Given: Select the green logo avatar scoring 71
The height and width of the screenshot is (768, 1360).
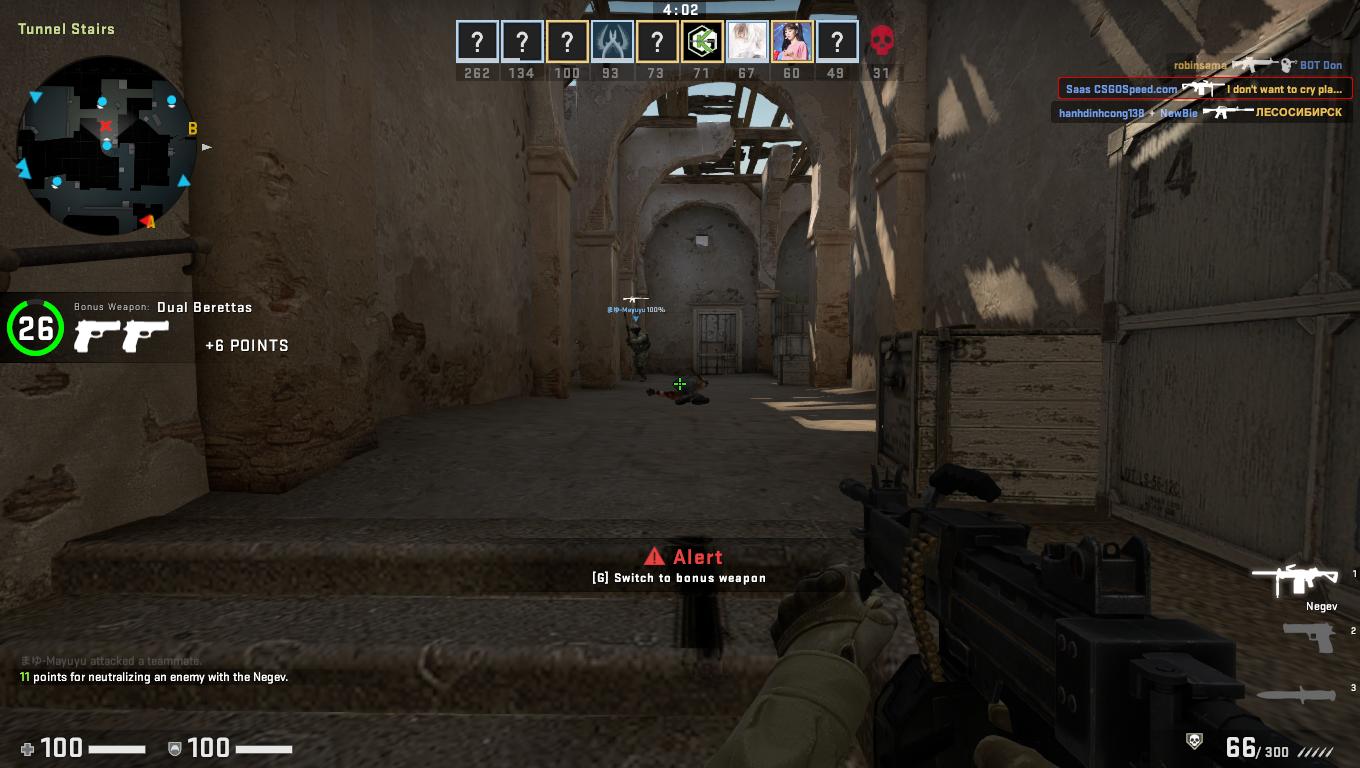Looking at the screenshot, I should click(x=702, y=42).
